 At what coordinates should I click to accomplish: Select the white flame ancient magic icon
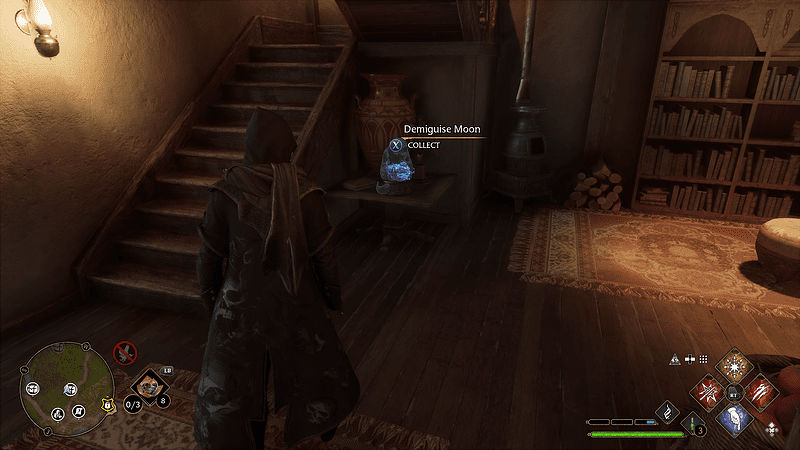(668, 412)
